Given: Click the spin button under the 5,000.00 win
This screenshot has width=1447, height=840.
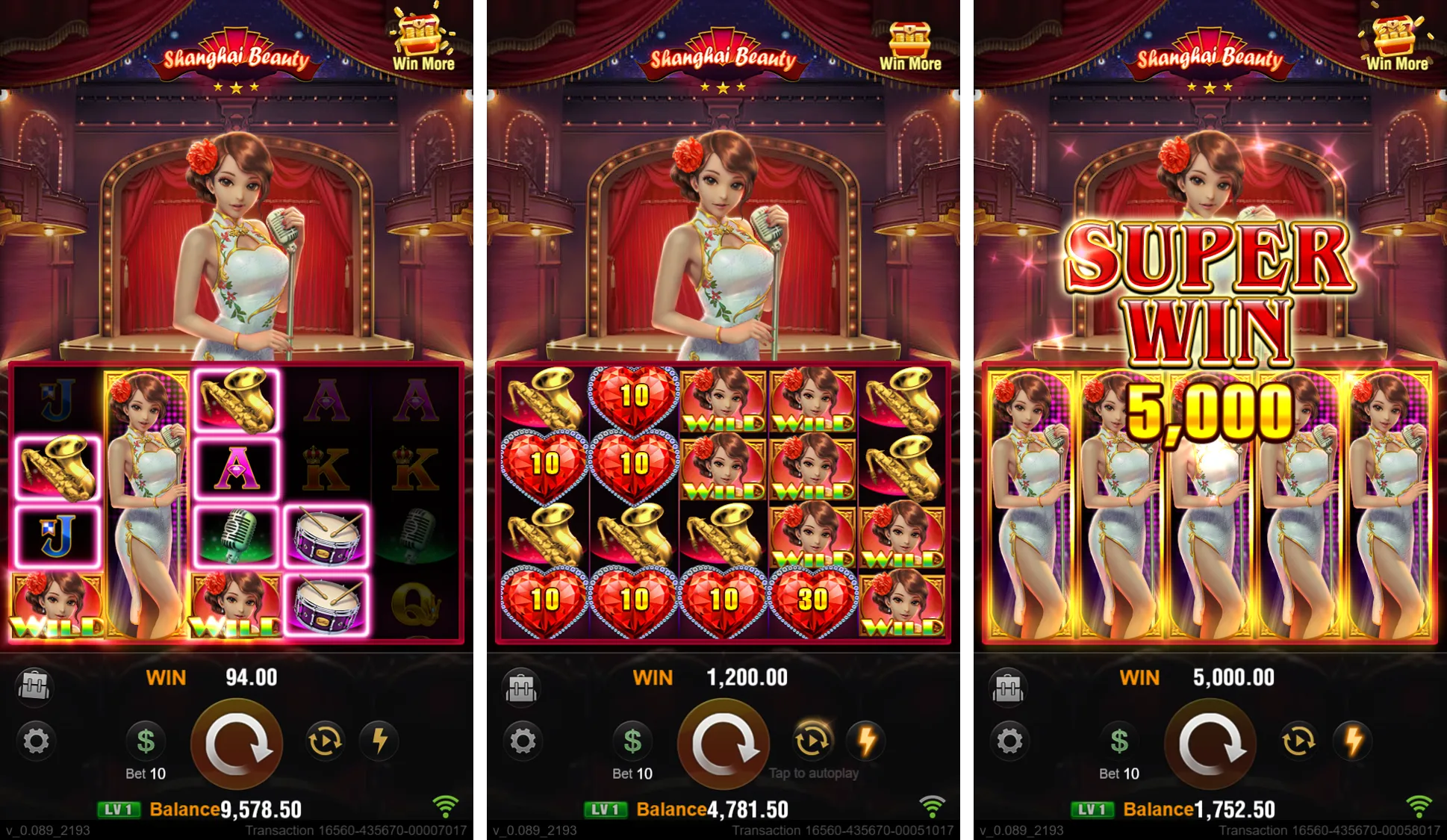Looking at the screenshot, I should 1210,744.
